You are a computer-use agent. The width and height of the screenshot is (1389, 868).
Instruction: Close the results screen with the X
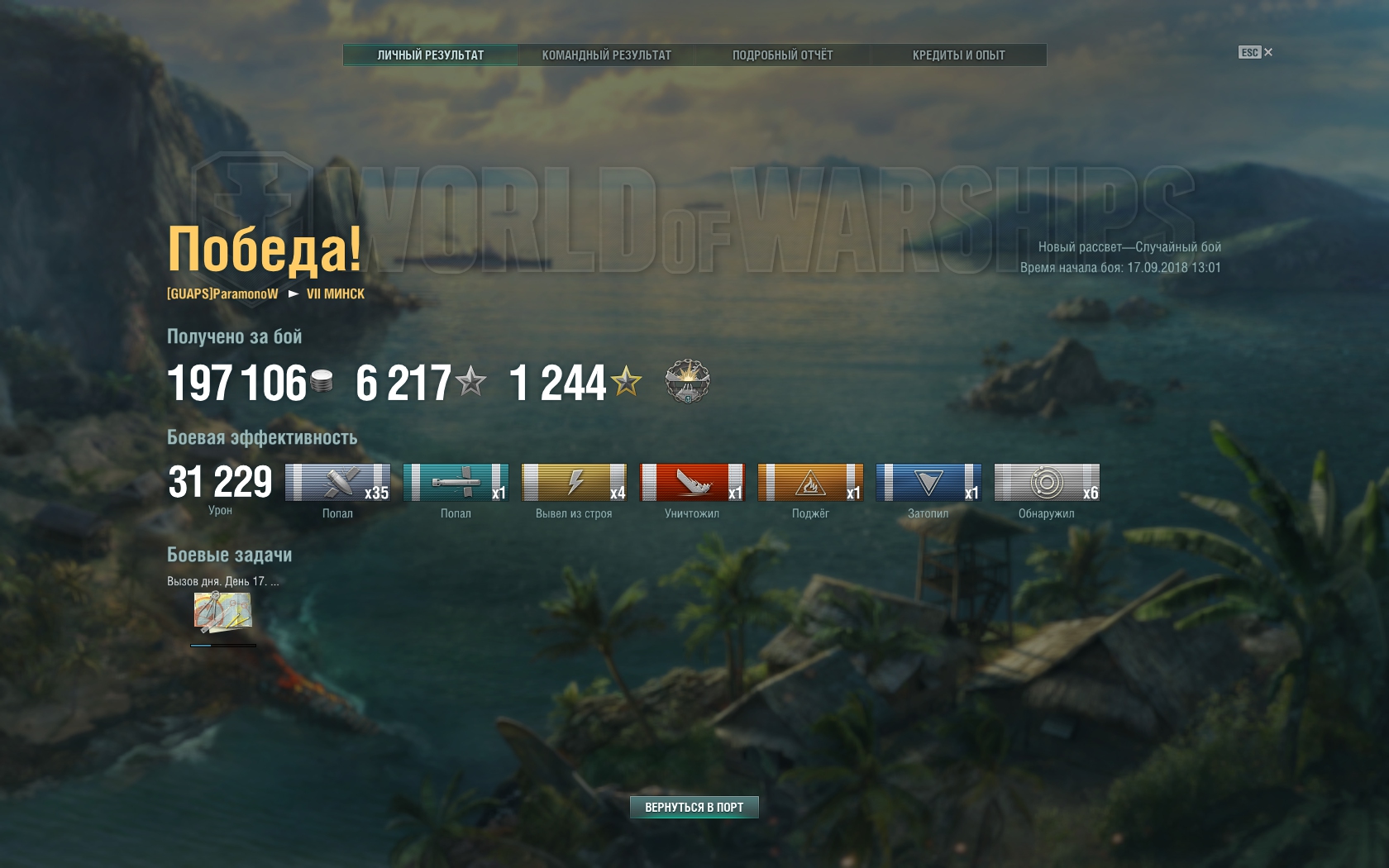(x=1268, y=52)
